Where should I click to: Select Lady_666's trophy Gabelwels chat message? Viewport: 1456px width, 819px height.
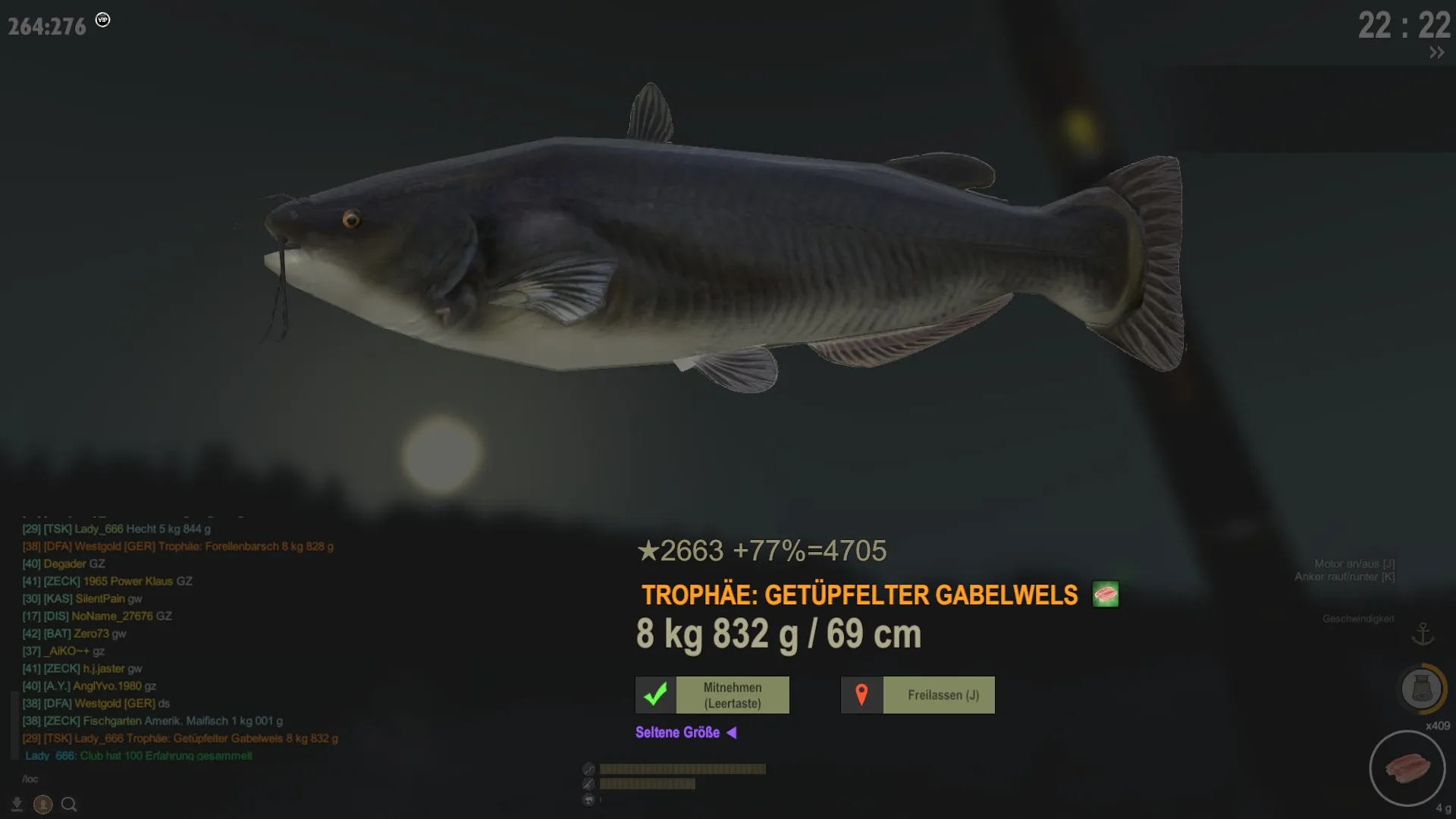[x=180, y=738]
